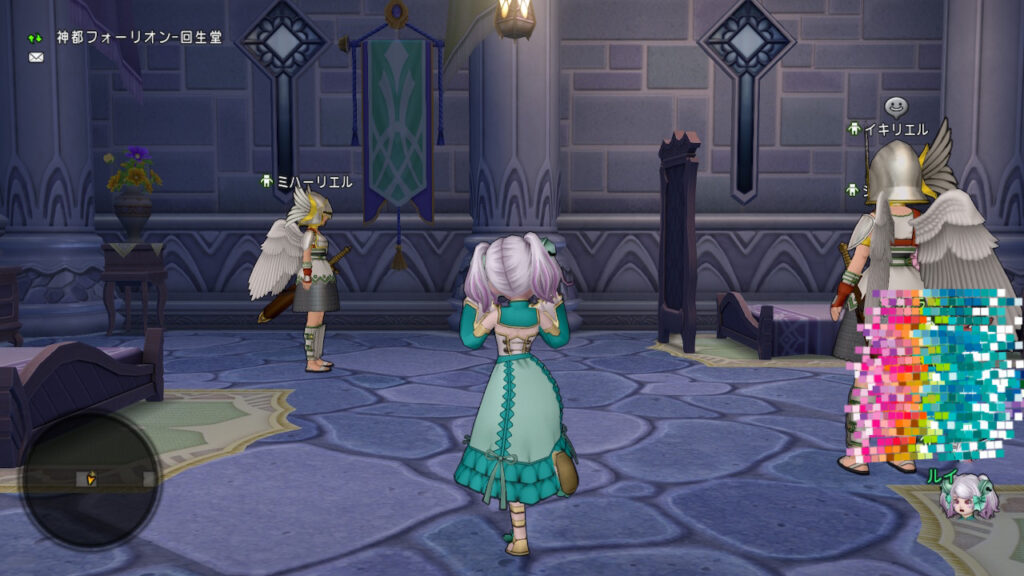Image resolution: width=1024 pixels, height=576 pixels.
Task: Open the mail envelope icon
Action: pos(36,57)
